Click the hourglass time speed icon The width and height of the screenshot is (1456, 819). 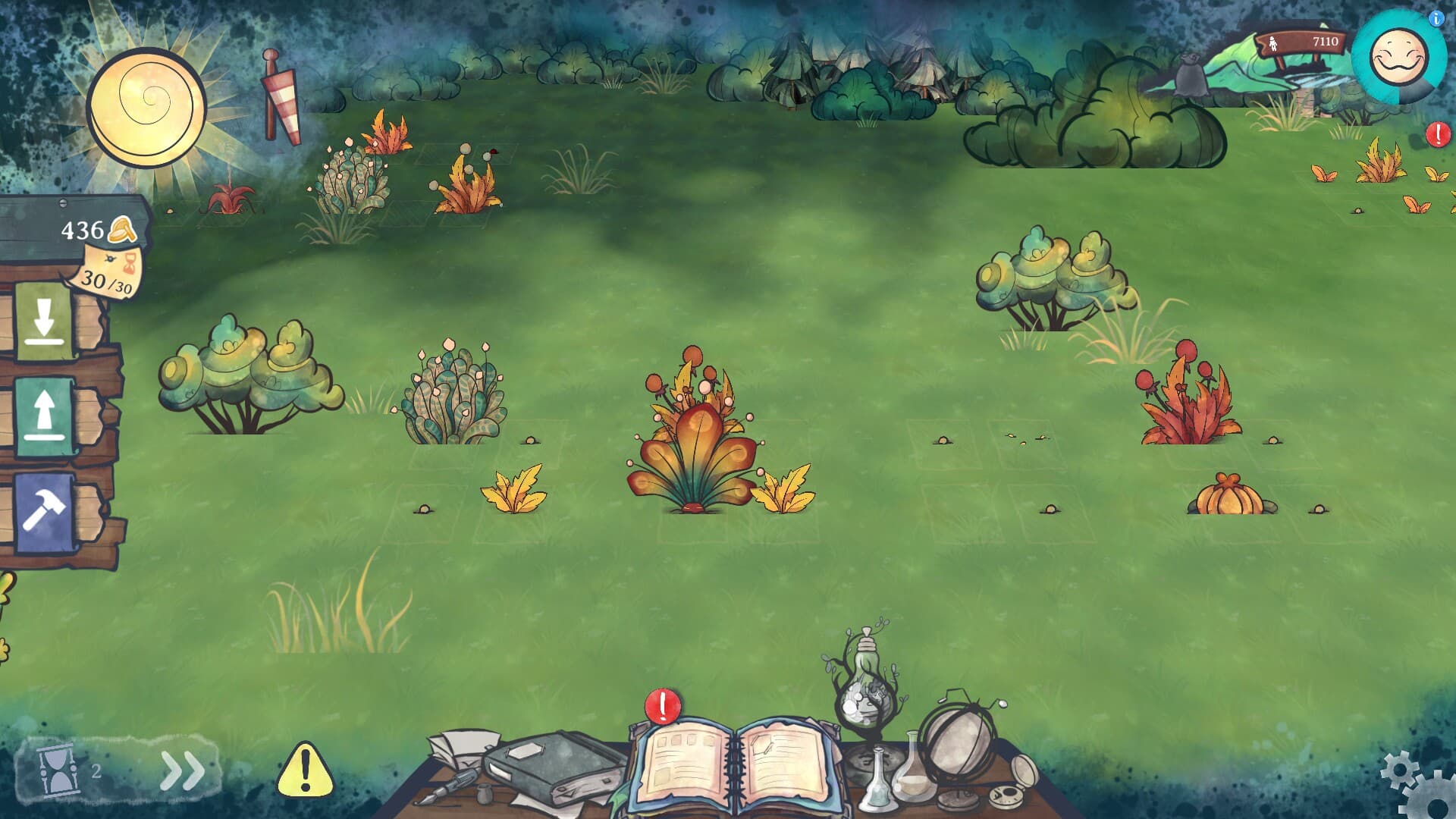click(57, 771)
